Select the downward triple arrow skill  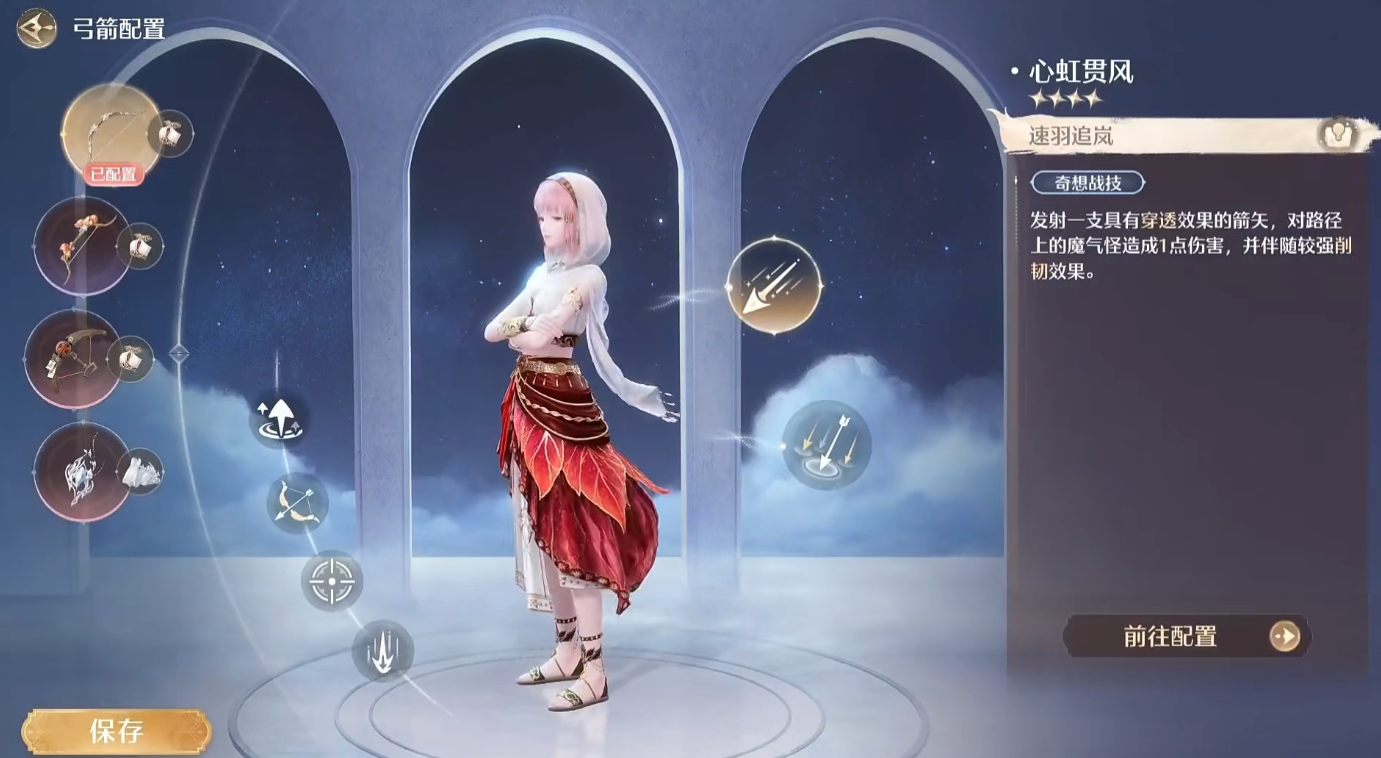pyautogui.click(x=382, y=651)
